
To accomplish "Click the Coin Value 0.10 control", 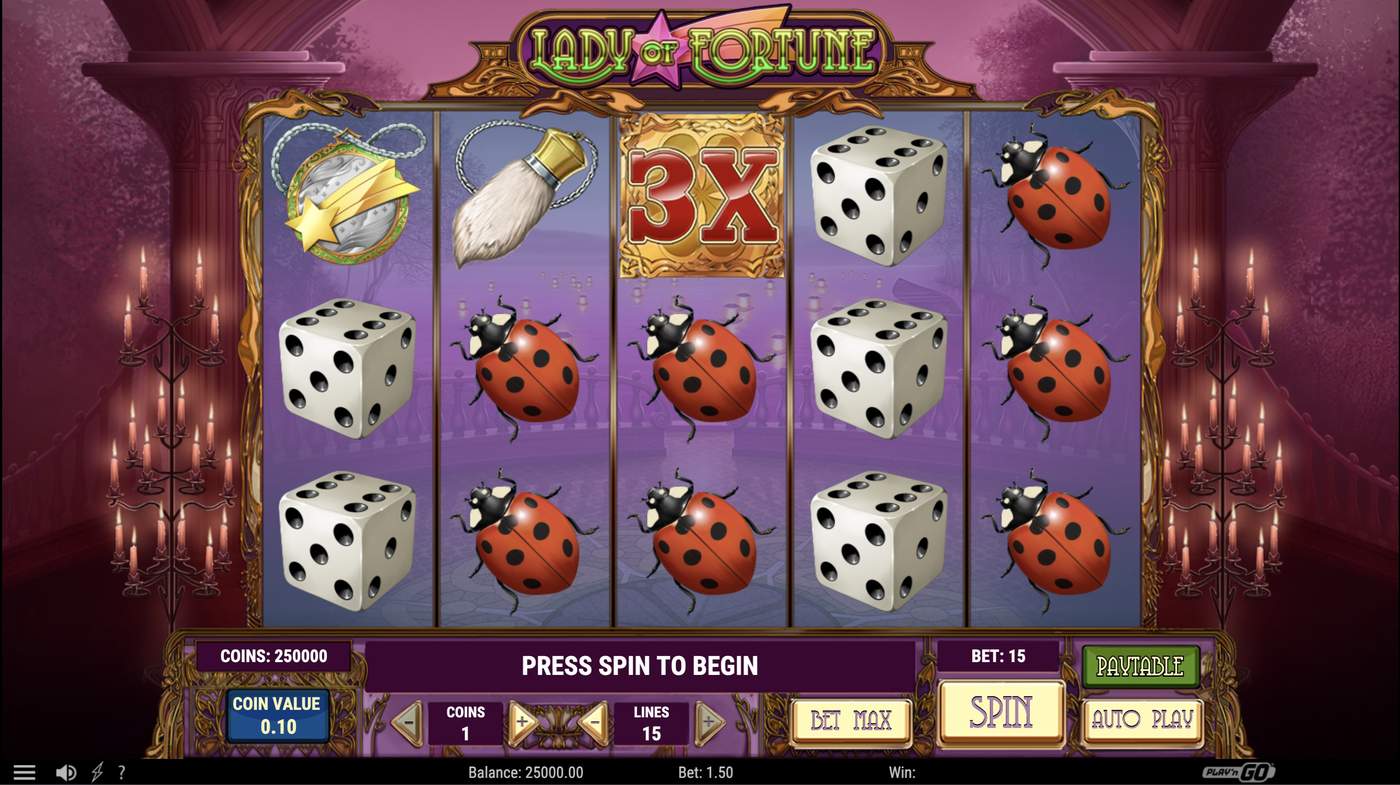I will tap(277, 713).
